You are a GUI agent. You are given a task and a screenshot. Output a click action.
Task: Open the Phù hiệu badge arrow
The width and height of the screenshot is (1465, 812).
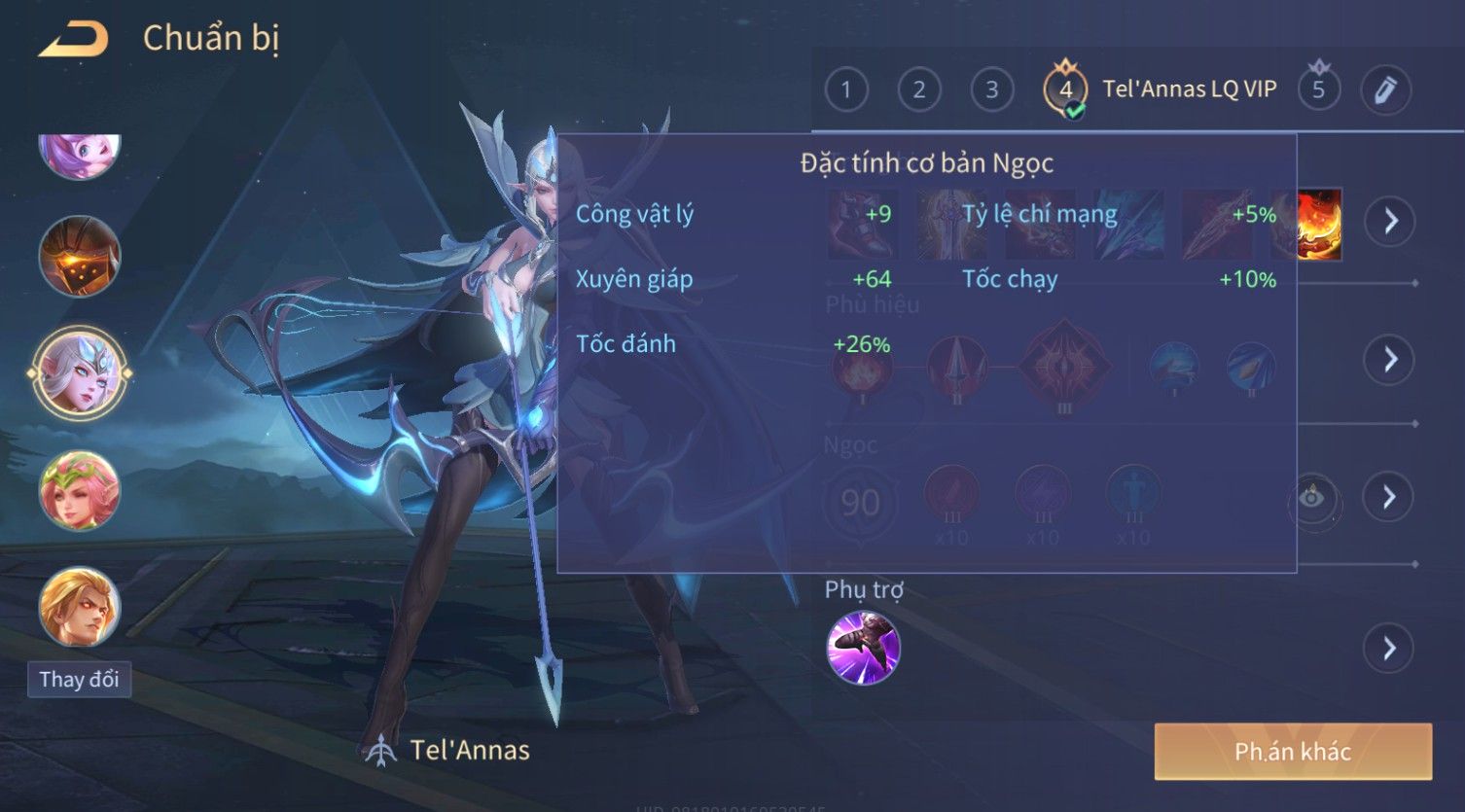(x=1389, y=360)
